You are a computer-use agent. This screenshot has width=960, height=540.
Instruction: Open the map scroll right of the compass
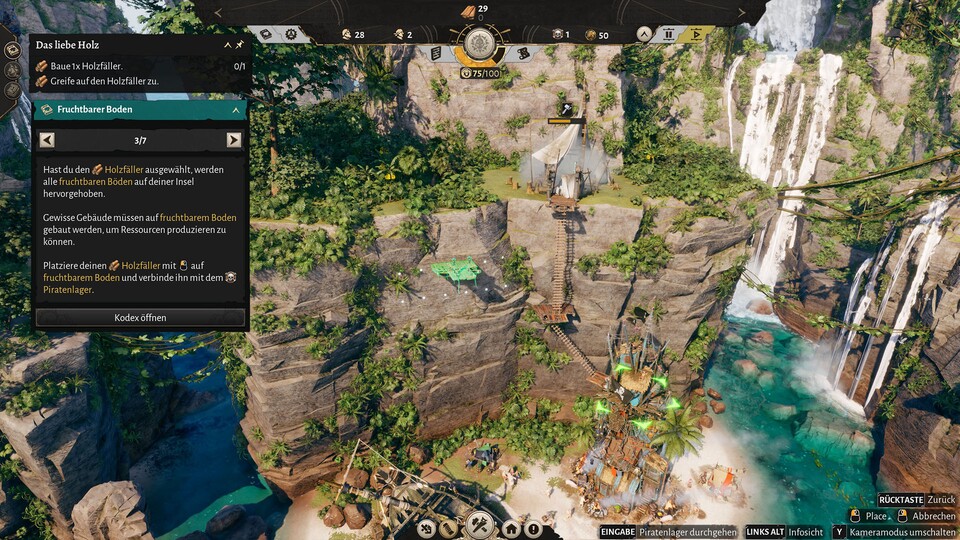click(522, 53)
